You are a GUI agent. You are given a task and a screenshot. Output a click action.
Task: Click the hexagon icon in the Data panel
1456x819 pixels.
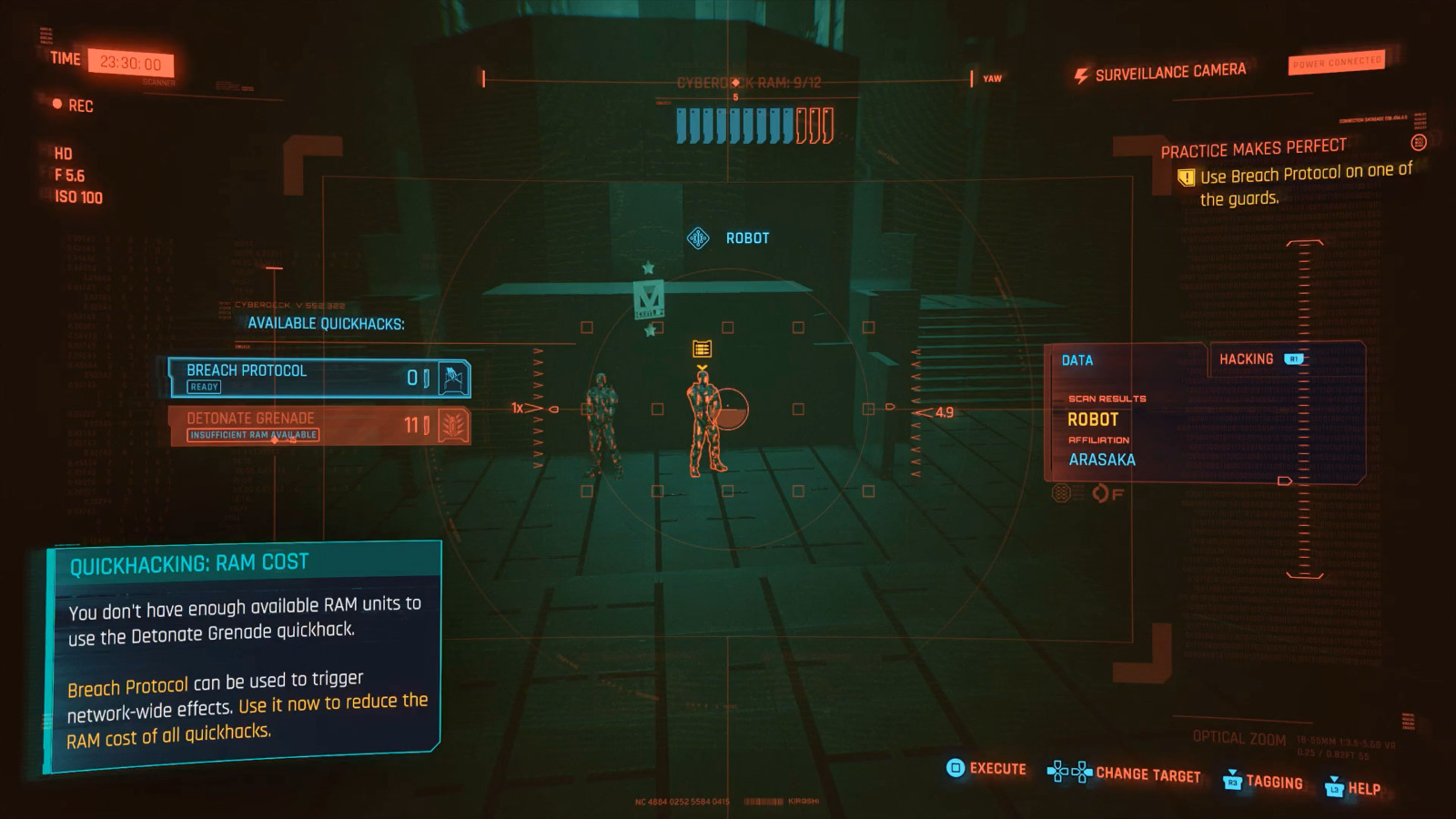click(x=1059, y=494)
